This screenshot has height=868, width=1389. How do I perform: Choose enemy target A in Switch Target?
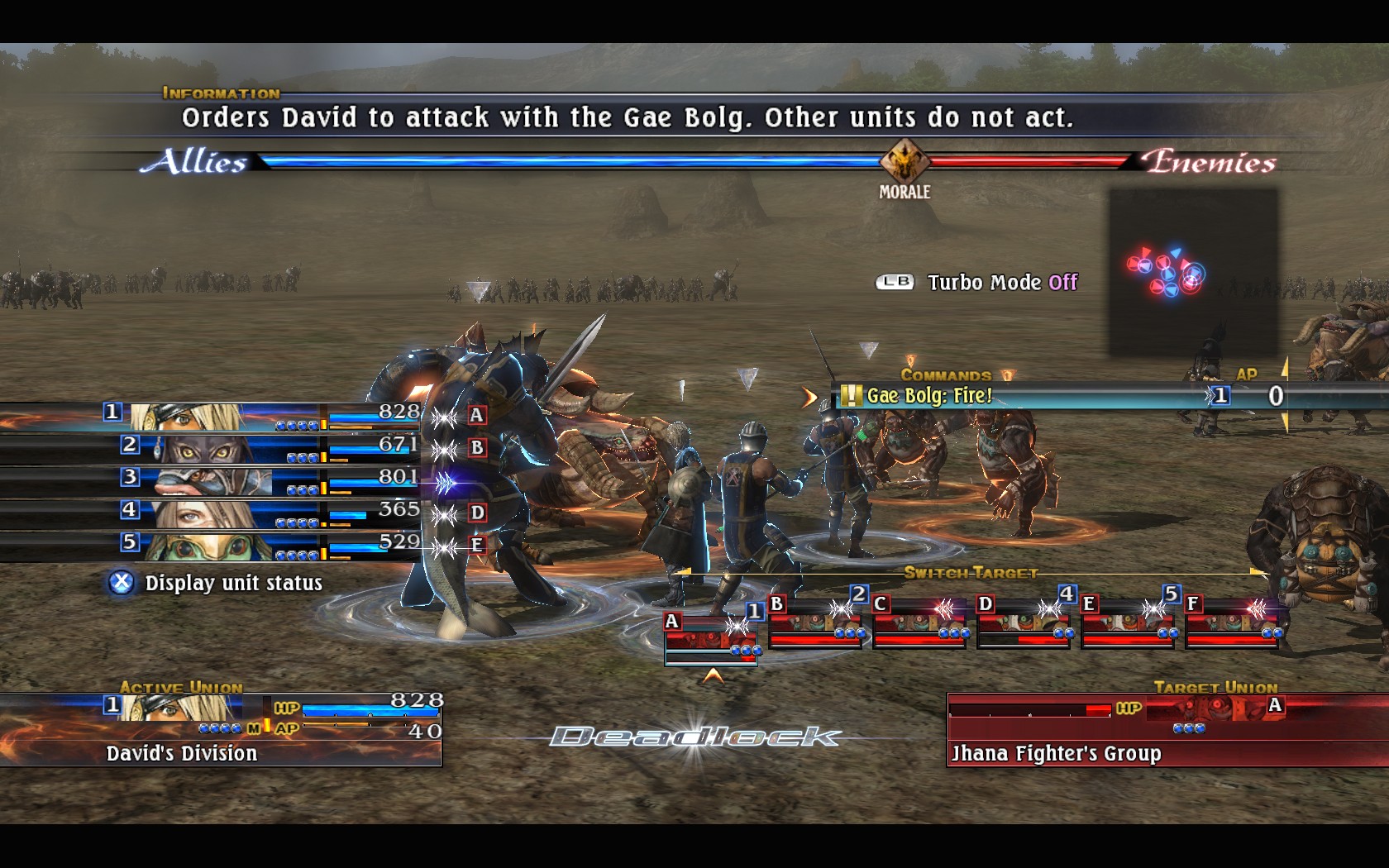tap(711, 637)
